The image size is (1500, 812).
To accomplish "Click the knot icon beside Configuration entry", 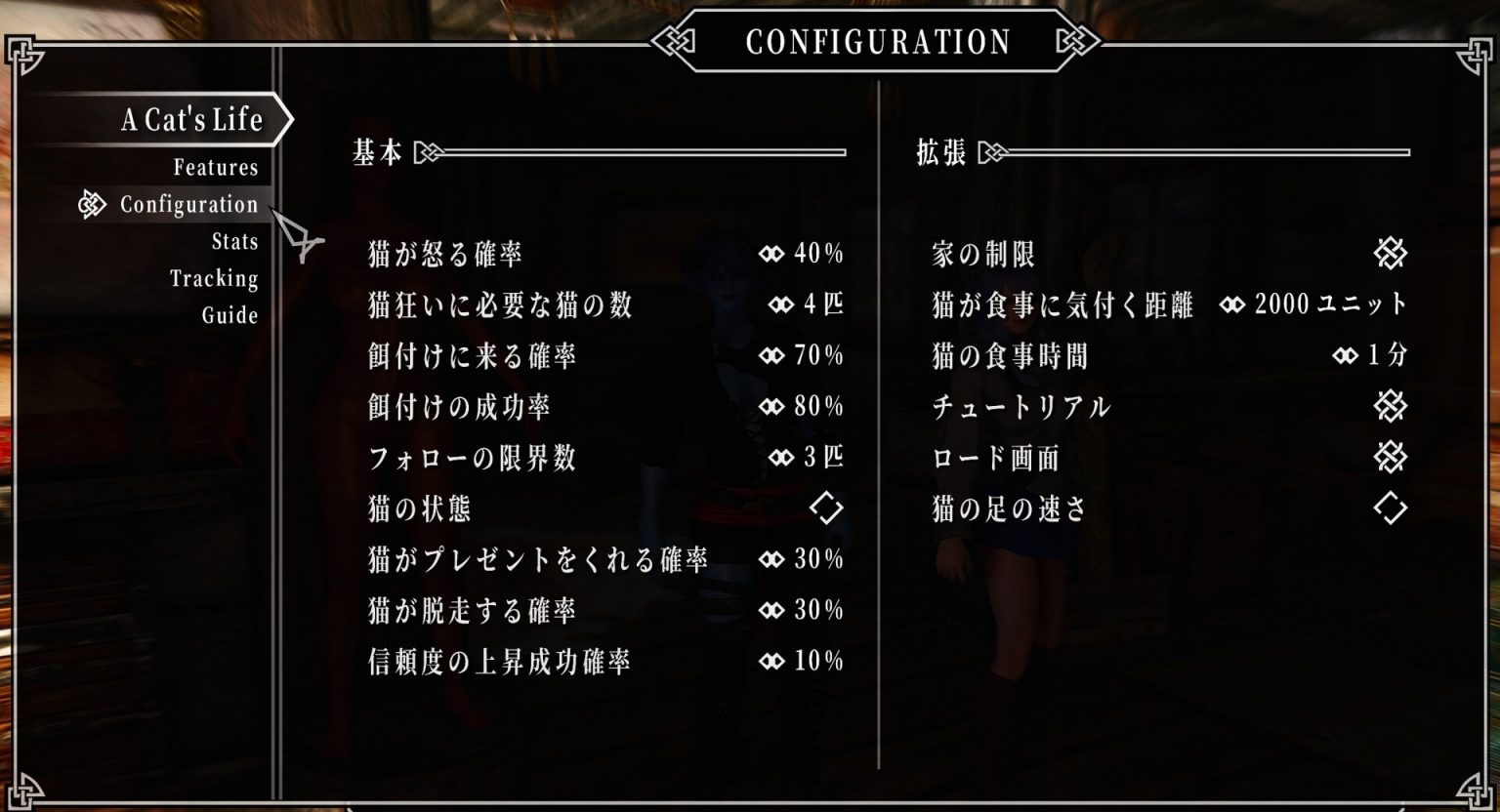I will pos(92,205).
